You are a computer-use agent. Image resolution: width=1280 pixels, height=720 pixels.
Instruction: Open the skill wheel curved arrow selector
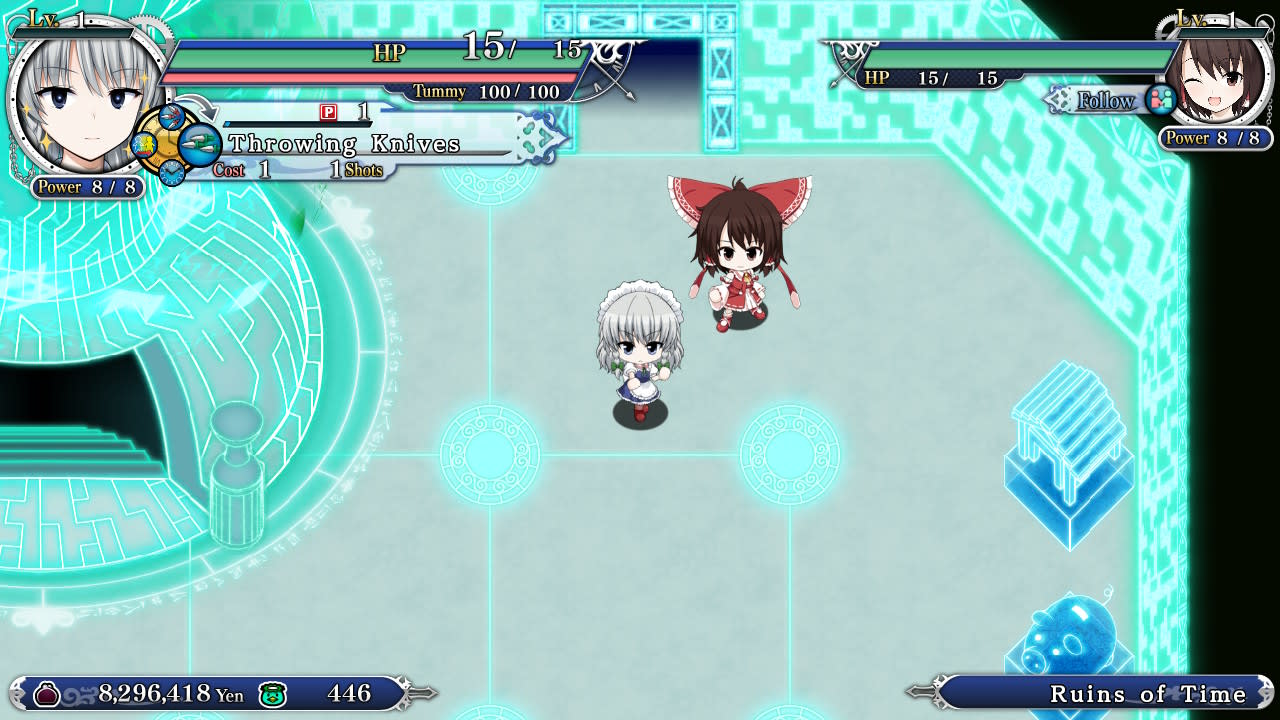[197, 108]
